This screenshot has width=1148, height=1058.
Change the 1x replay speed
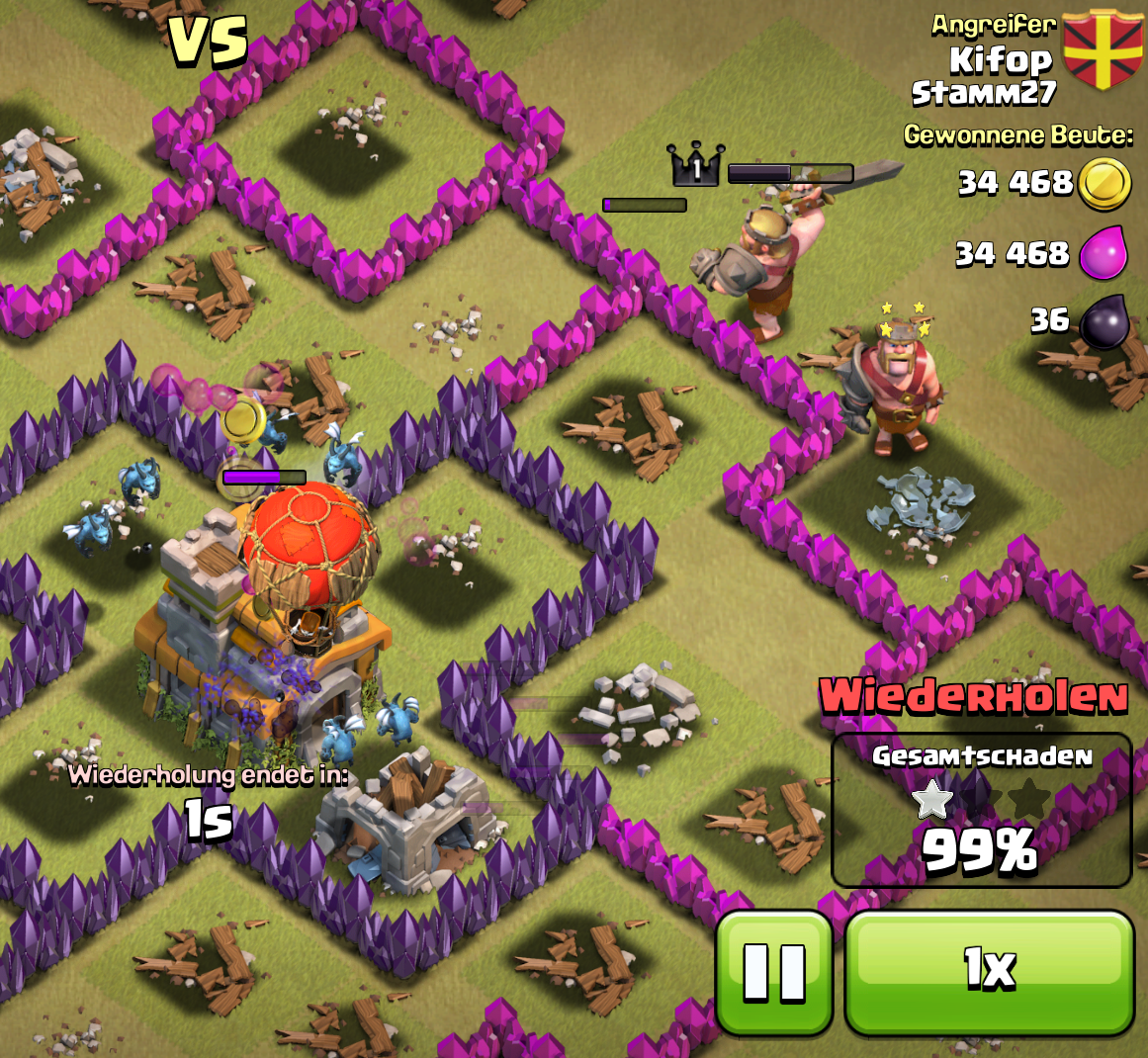(x=989, y=972)
